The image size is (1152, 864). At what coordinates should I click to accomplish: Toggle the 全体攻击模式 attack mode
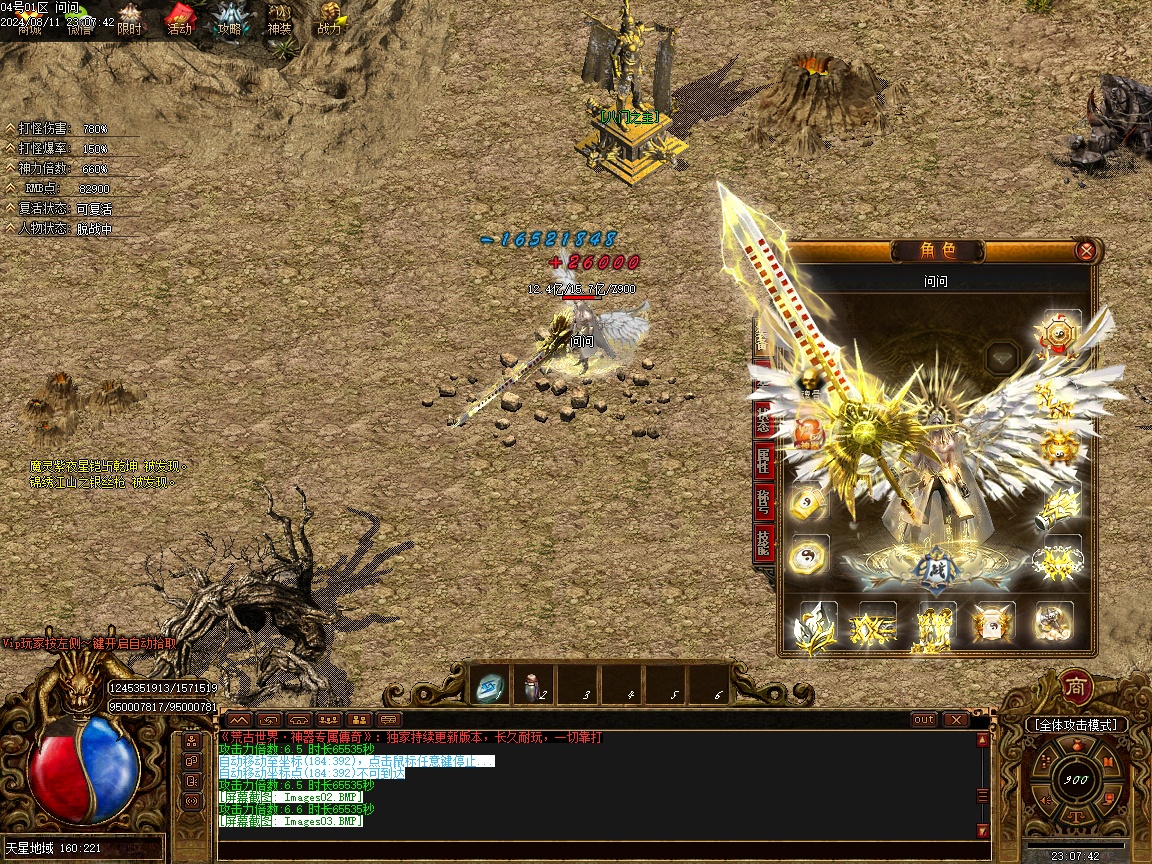point(1076,724)
